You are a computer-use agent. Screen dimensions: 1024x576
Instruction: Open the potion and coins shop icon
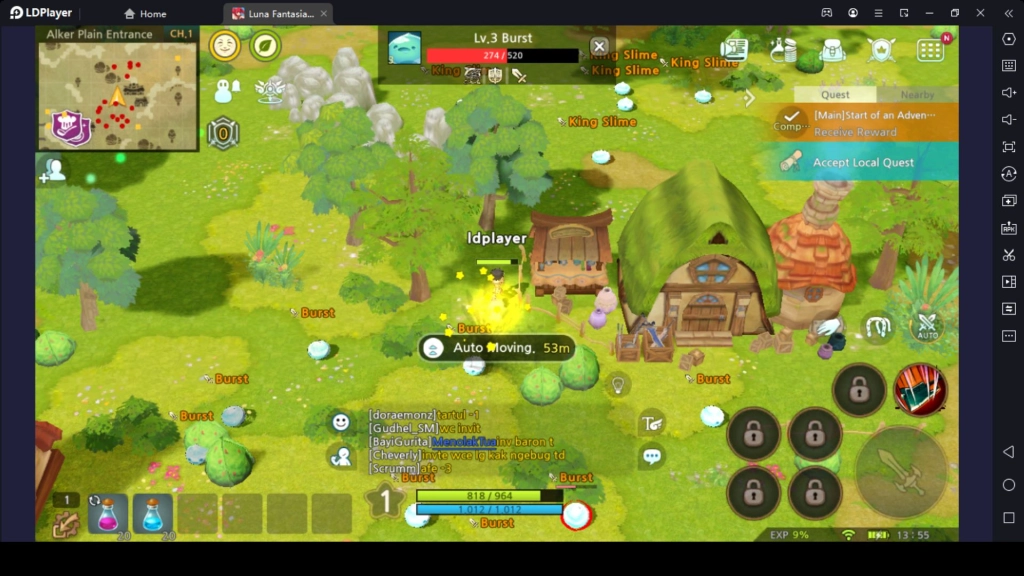(783, 50)
